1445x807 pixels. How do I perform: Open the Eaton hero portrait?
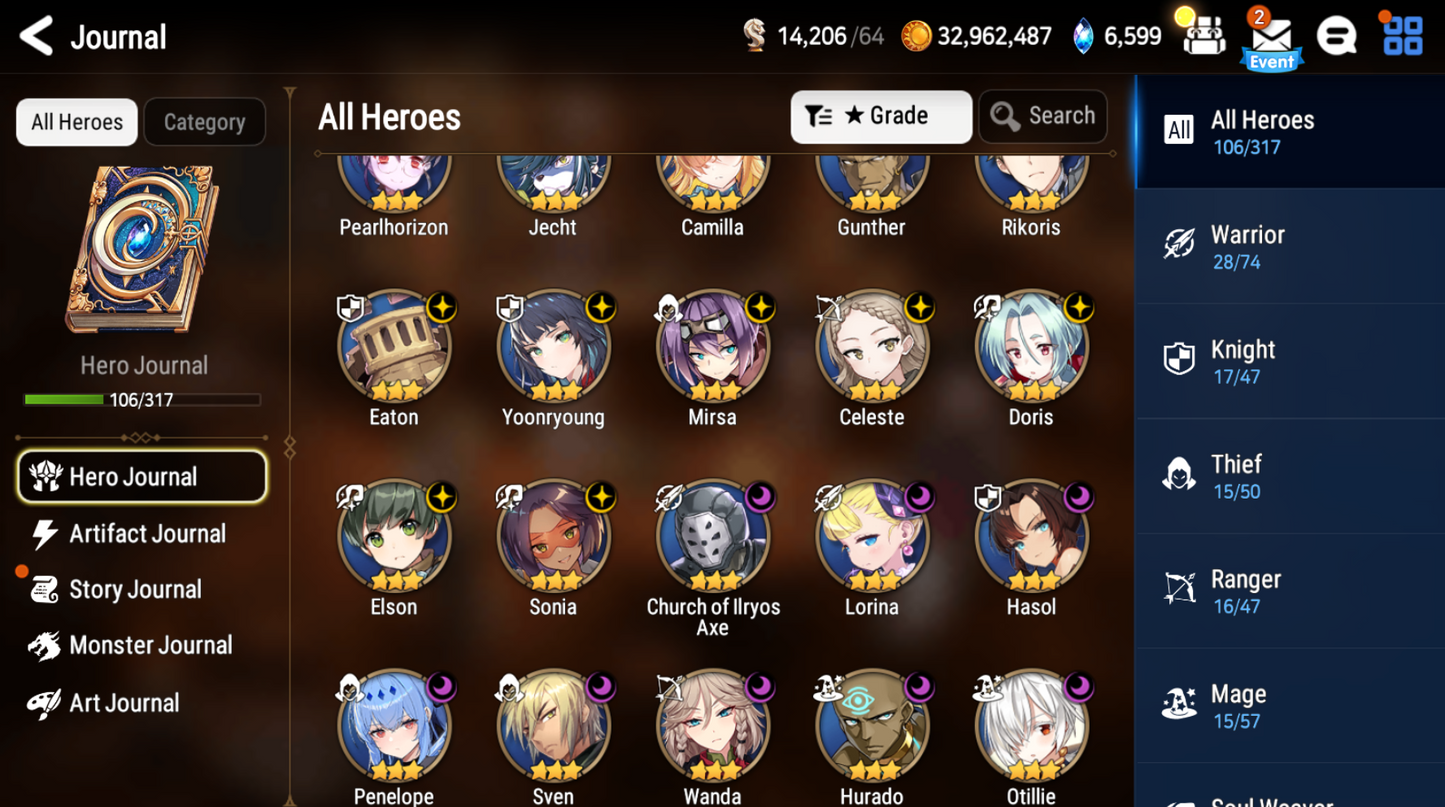(393, 347)
